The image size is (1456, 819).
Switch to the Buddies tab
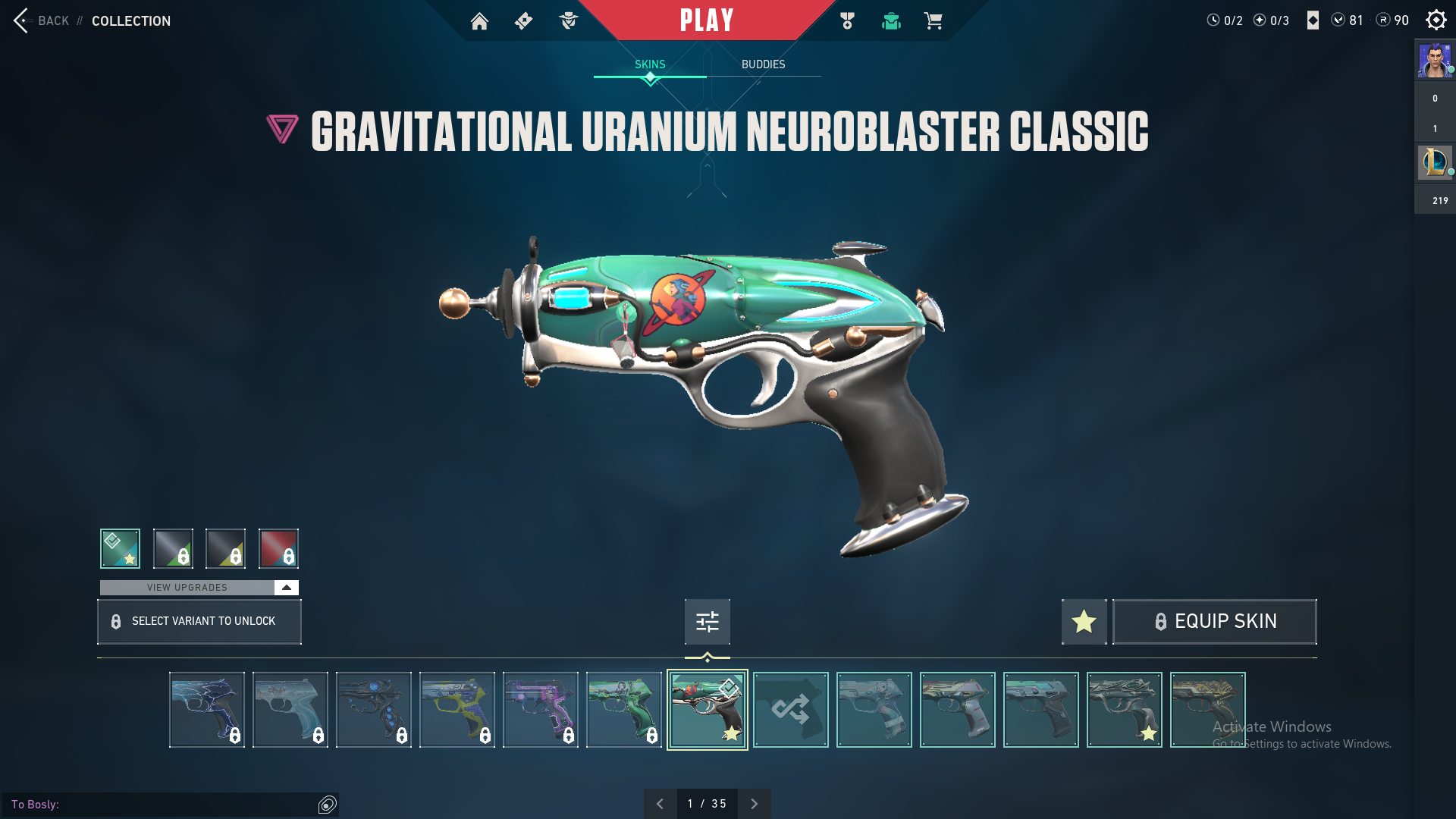pos(763,64)
